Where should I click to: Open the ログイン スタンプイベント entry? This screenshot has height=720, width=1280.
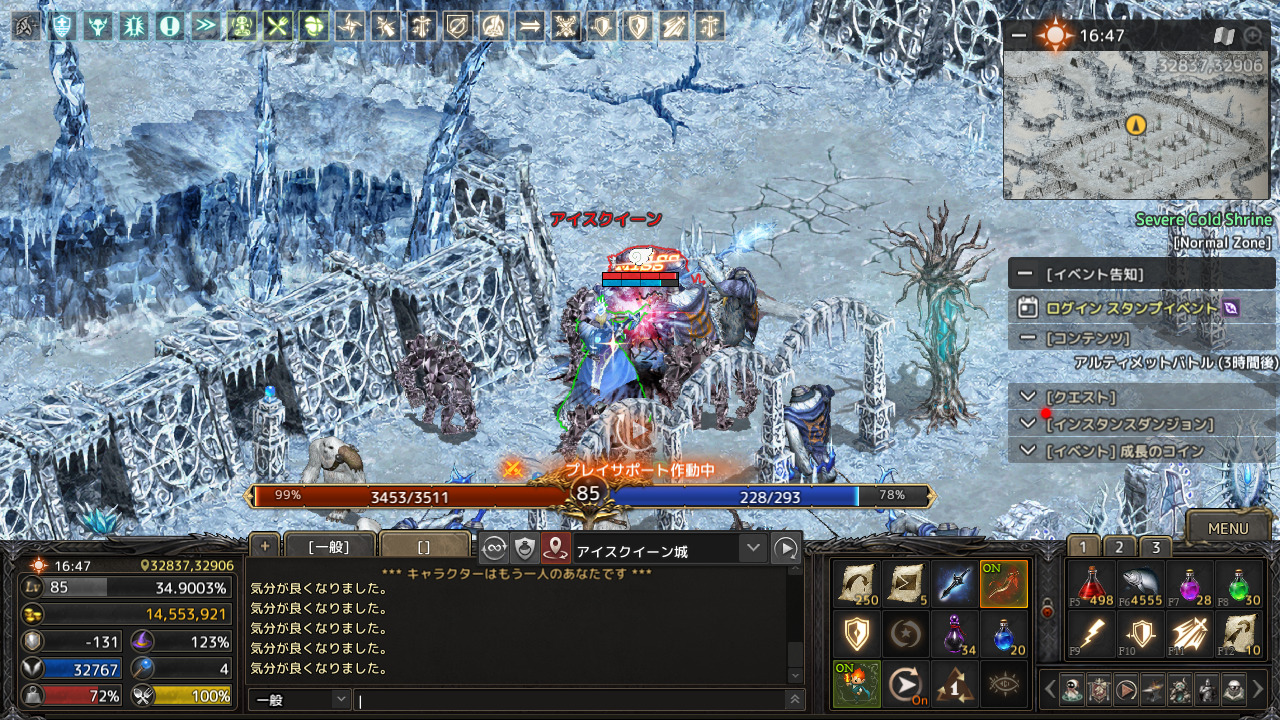click(x=1131, y=308)
